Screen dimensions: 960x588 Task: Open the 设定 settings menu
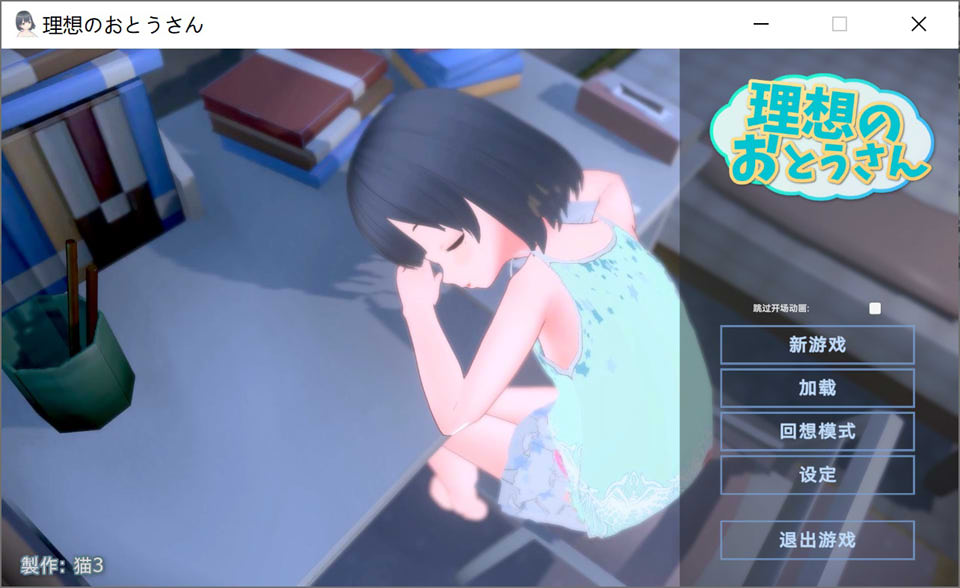tap(817, 475)
